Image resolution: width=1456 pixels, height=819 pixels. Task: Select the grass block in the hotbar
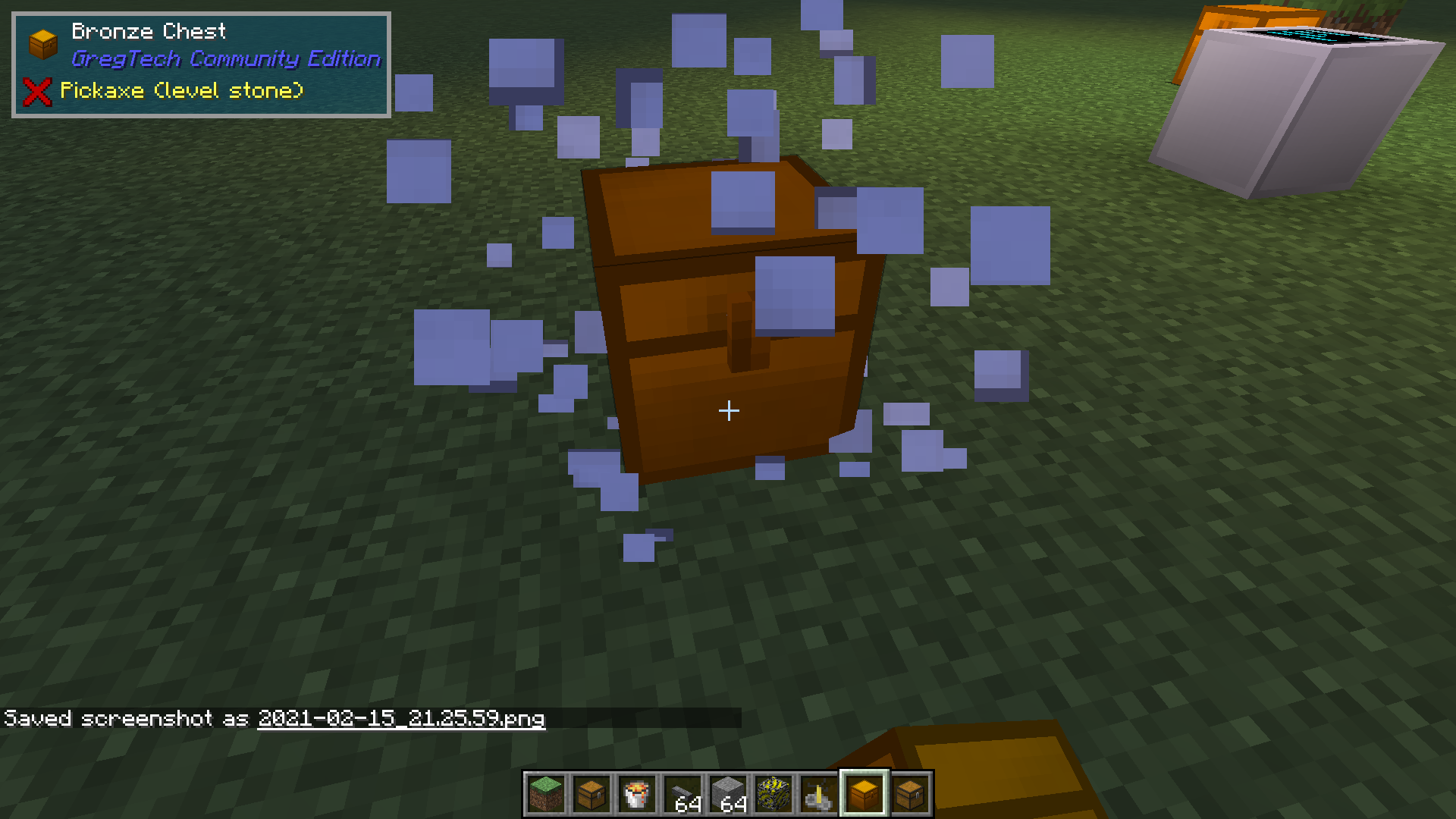(x=544, y=792)
